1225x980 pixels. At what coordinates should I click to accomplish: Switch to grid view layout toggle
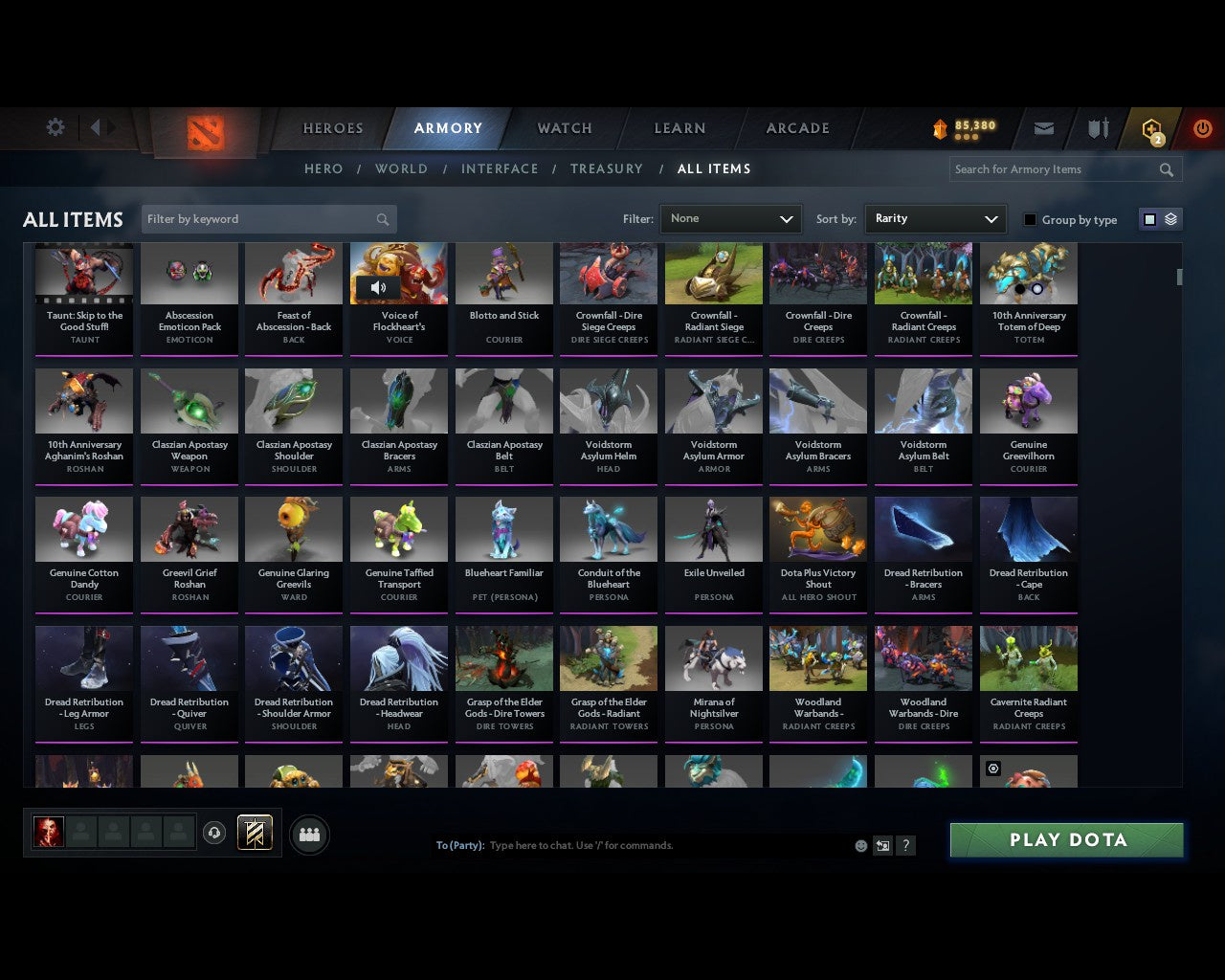(1148, 218)
